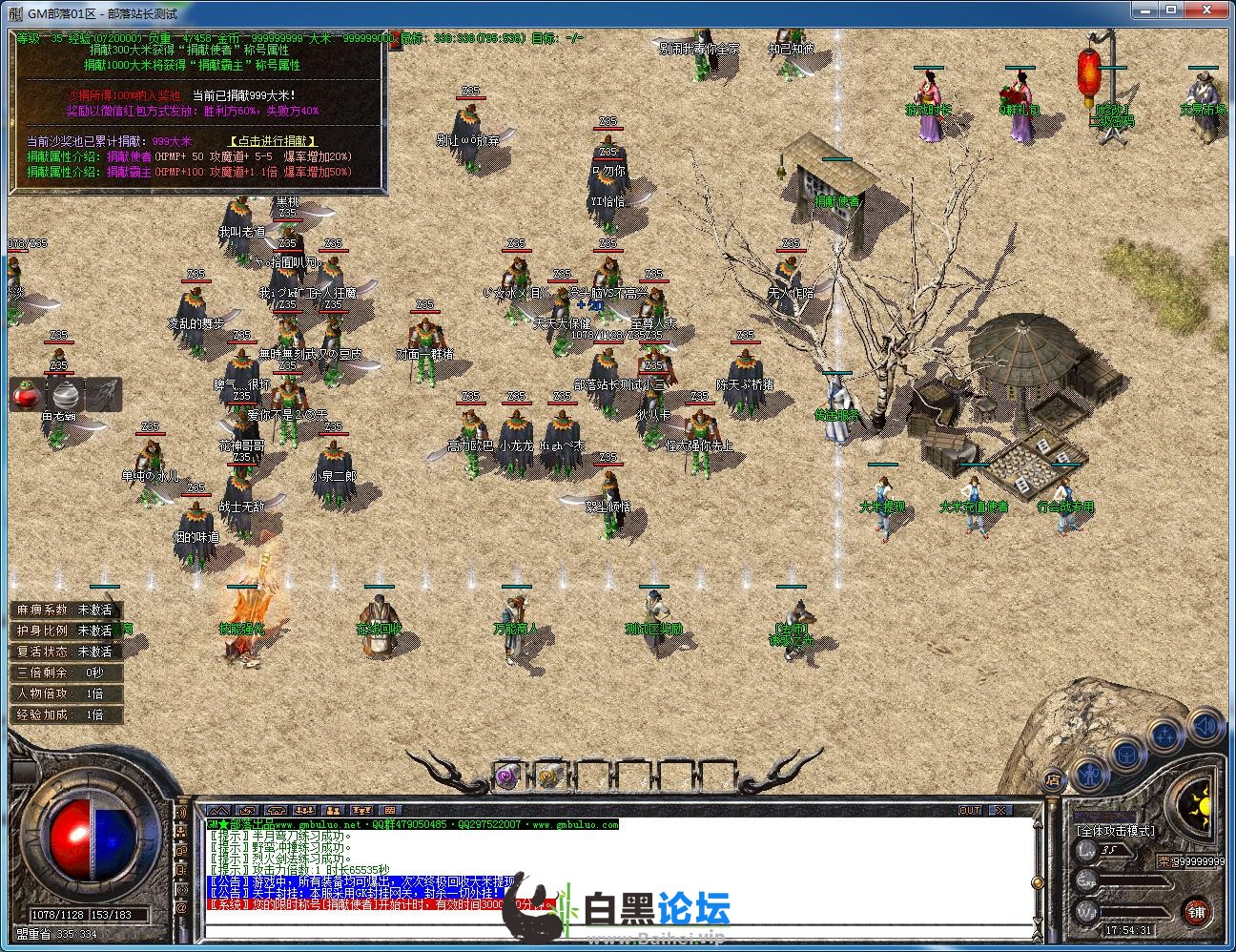Click the yellow 点击进行捐献 donation link
Viewport: 1236px width, 952px height.
click(273, 141)
